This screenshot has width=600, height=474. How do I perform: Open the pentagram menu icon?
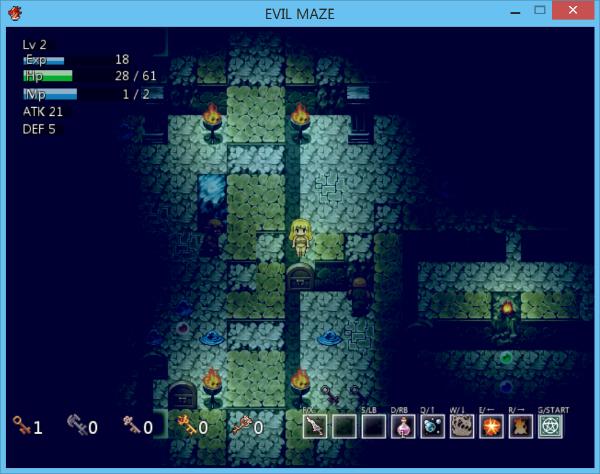coord(551,427)
